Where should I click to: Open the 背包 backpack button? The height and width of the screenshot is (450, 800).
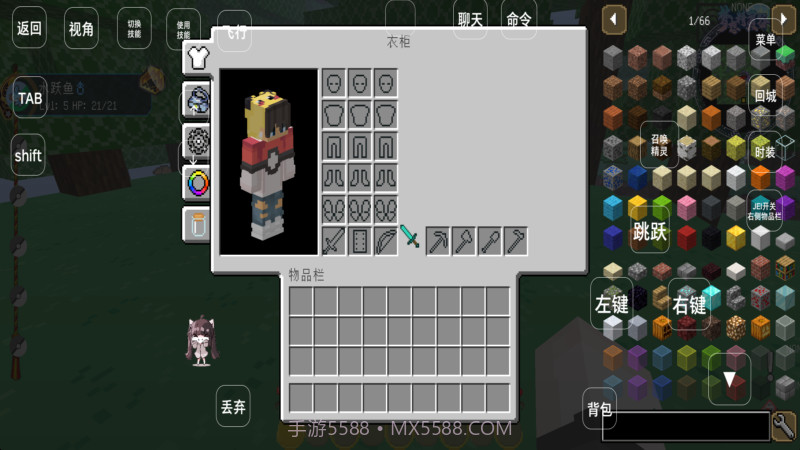point(600,408)
